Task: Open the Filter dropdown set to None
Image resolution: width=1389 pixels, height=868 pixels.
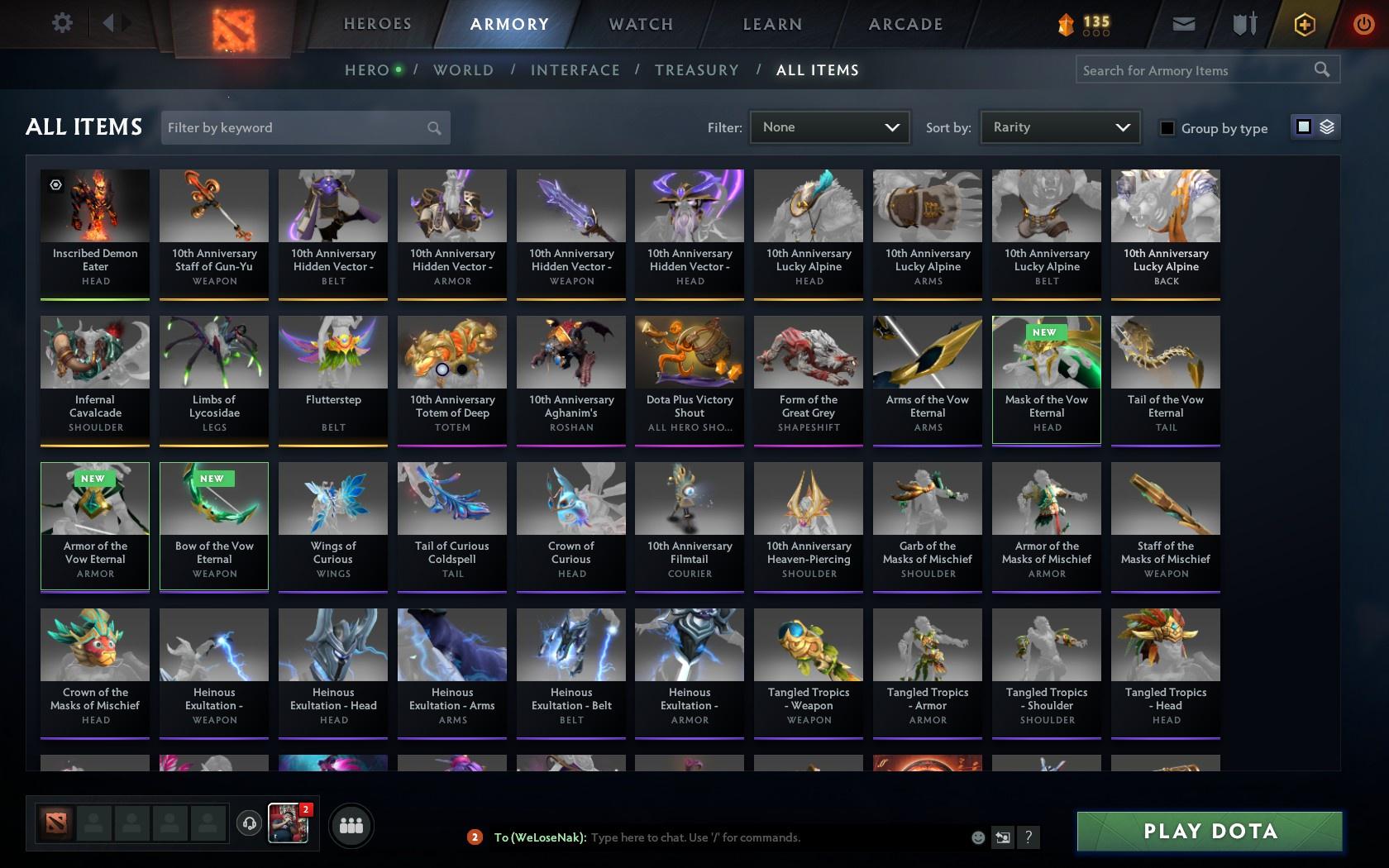Action: [x=829, y=127]
